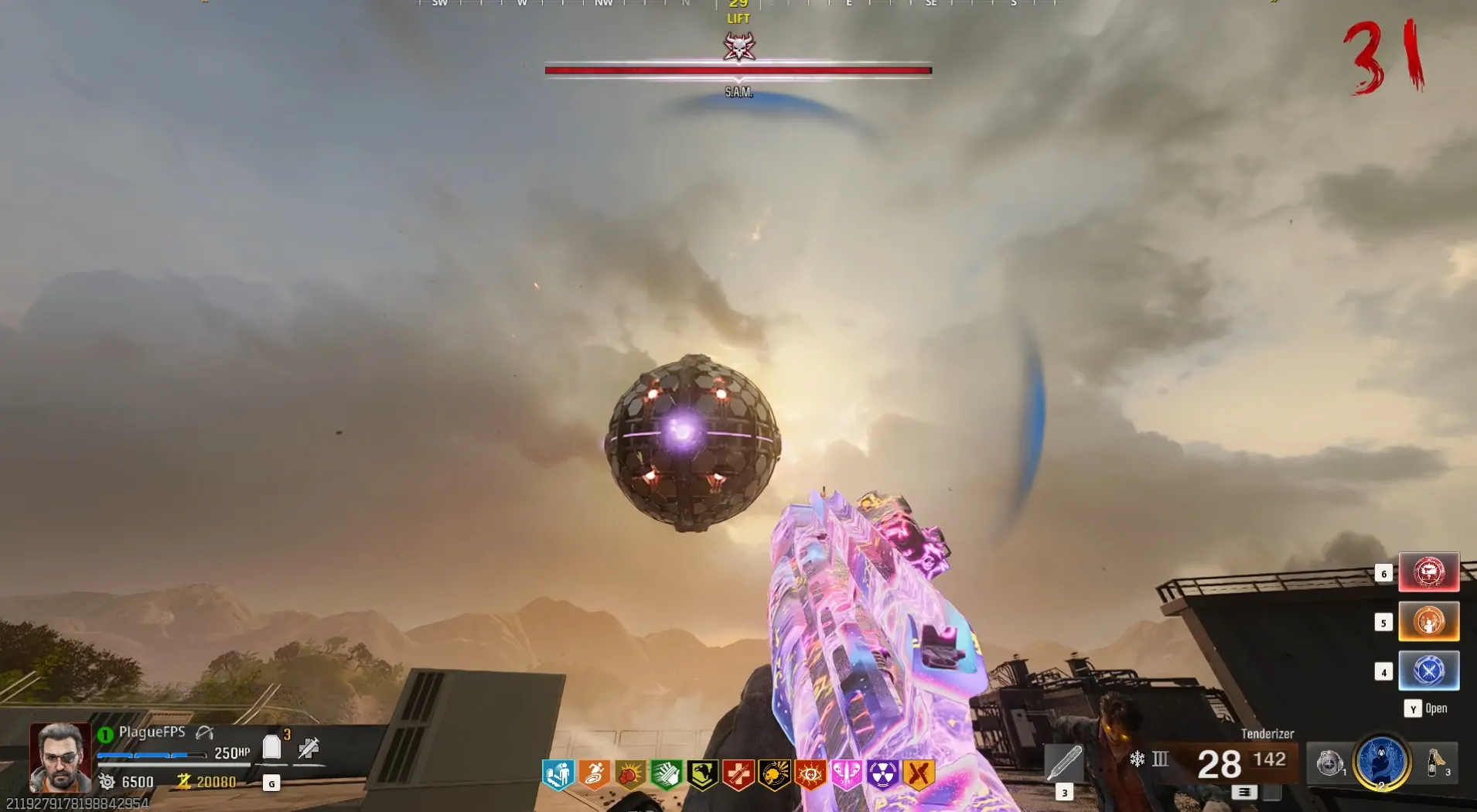Click the orange Stamin-Up running perk
The image size is (1477, 812).
click(594, 774)
